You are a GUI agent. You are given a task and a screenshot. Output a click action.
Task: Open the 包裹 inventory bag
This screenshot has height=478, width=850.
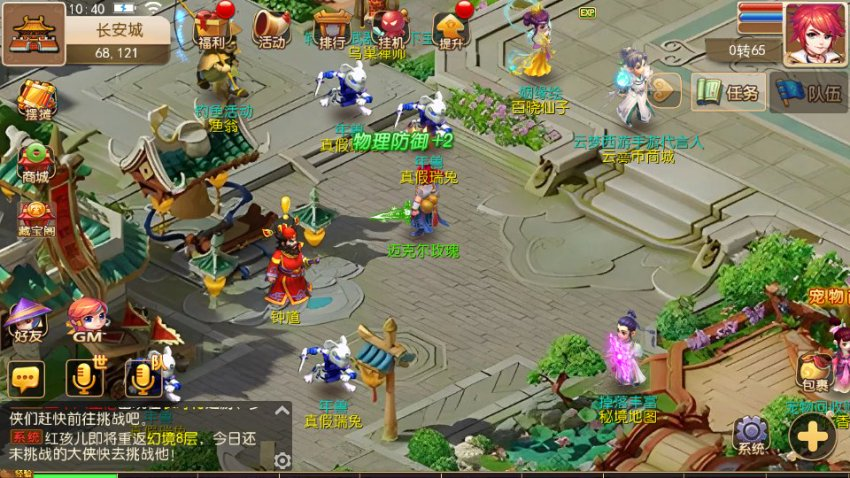(x=814, y=372)
